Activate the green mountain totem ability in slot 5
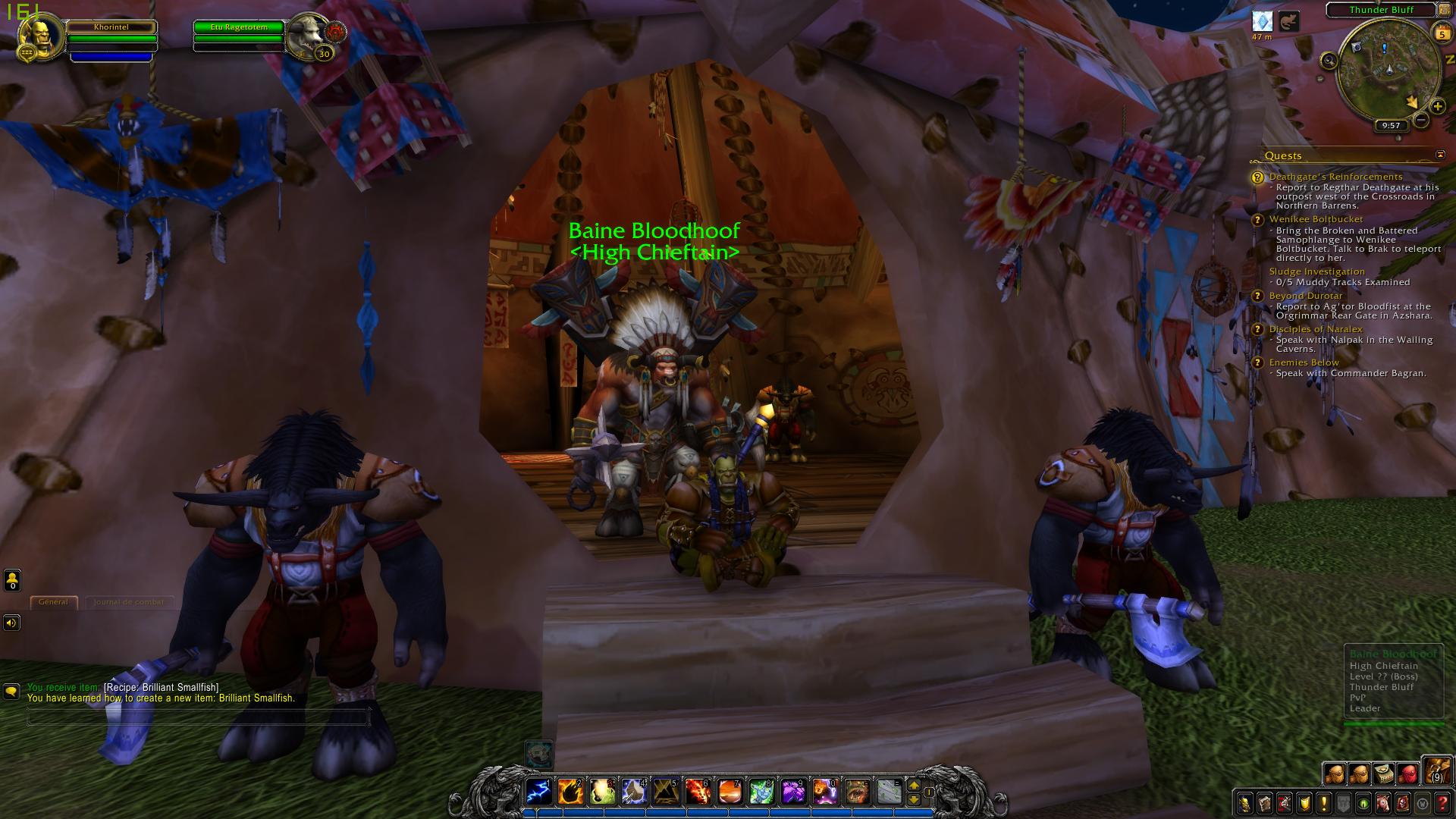Image resolution: width=1456 pixels, height=819 pixels. [665, 792]
